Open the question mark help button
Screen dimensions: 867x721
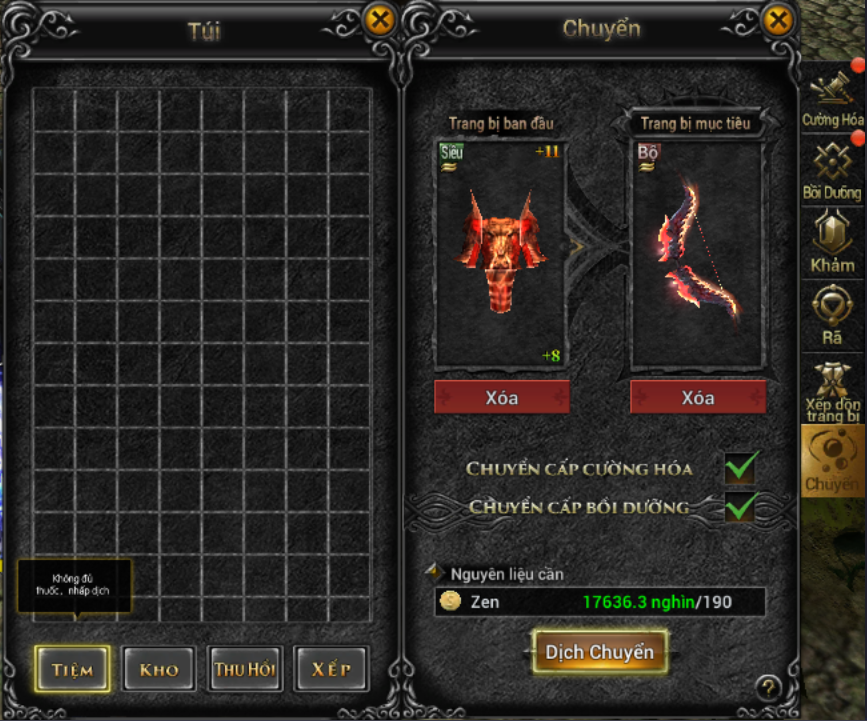768,687
